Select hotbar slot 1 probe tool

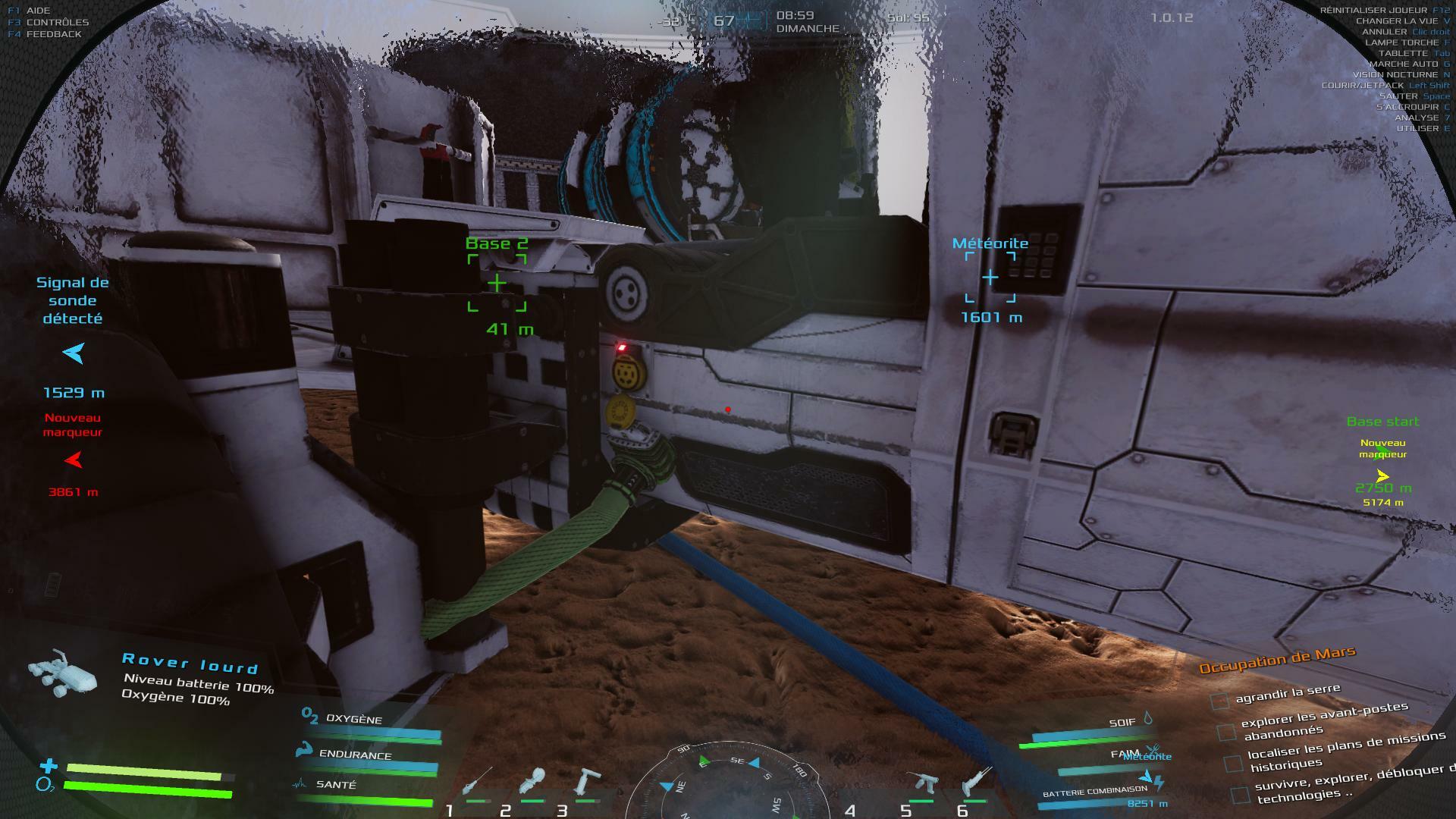(x=476, y=783)
